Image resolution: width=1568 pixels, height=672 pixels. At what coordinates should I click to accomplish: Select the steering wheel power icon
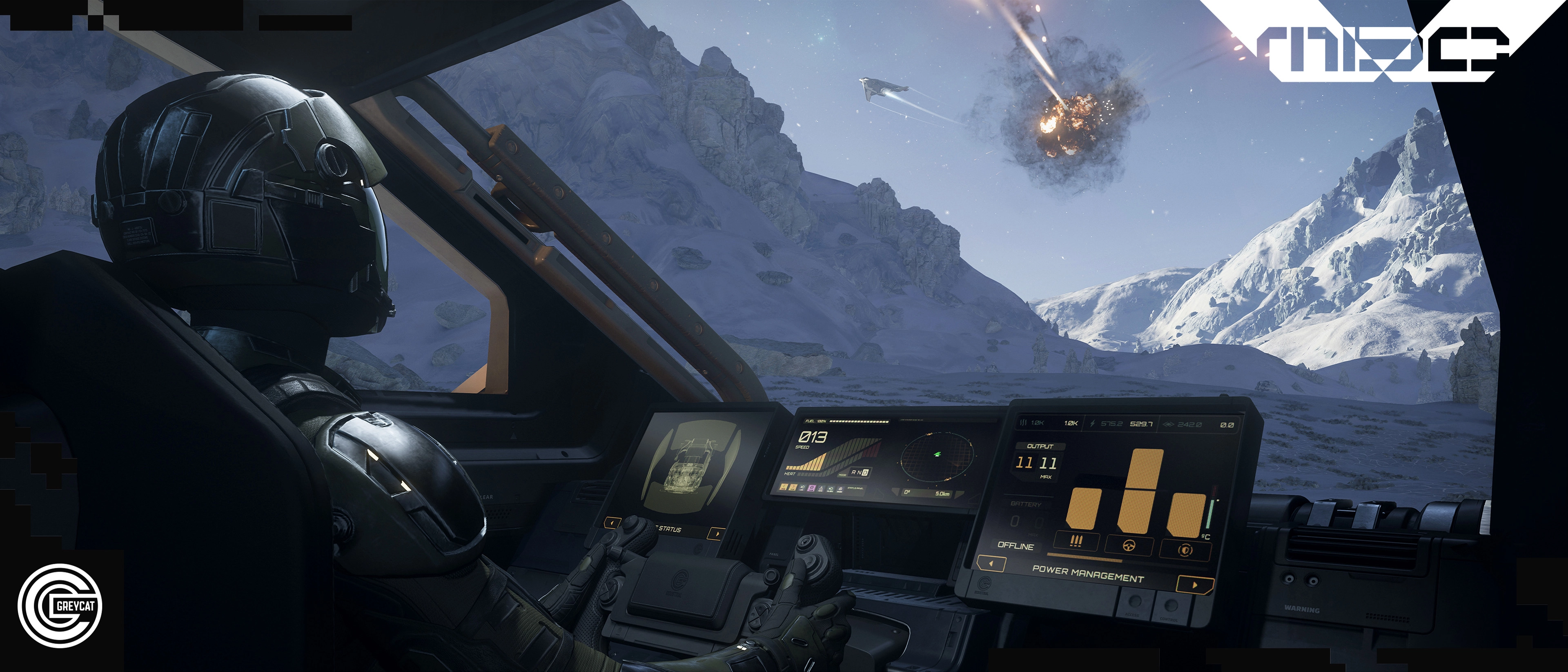tap(1130, 545)
